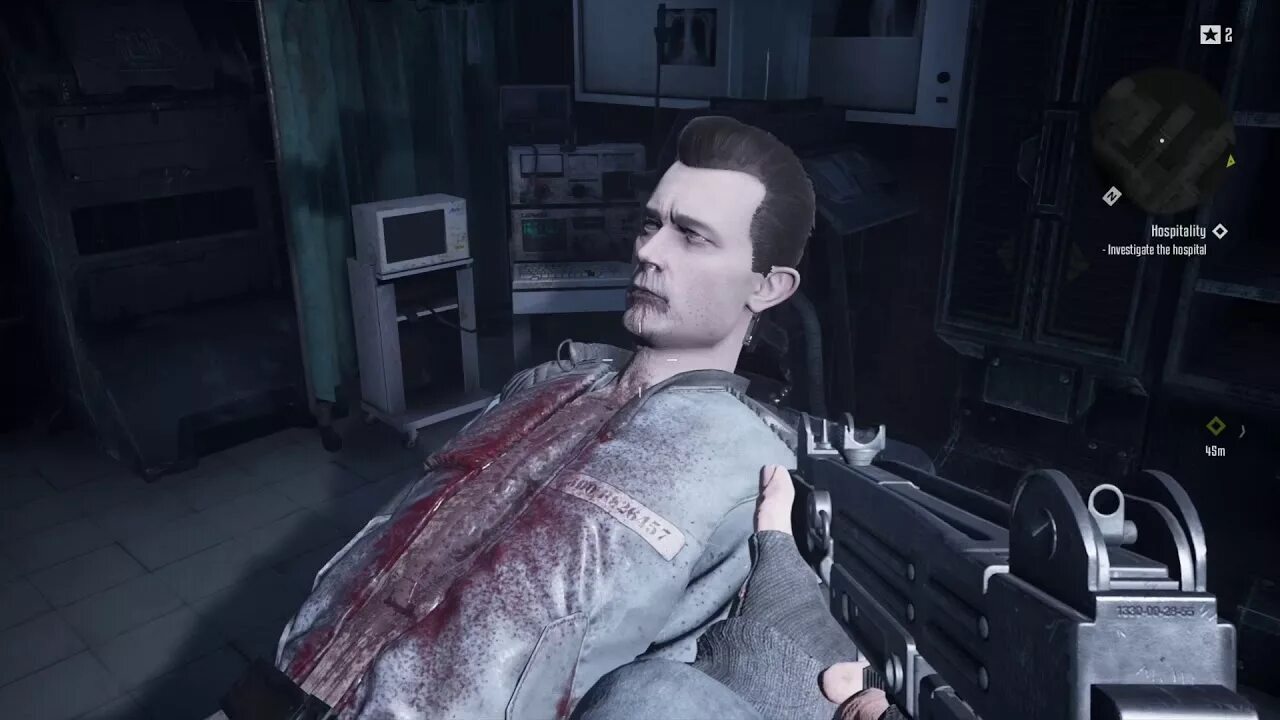Click the yellow diamond waypoint marker
1280x720 pixels.
[x=1215, y=426]
